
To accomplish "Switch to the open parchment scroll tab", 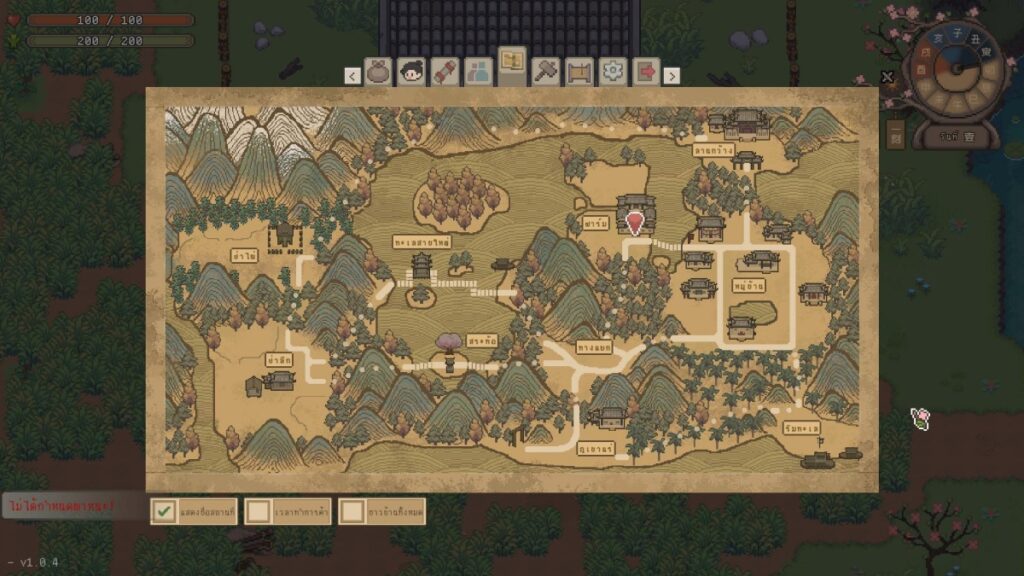I will pyautogui.click(x=579, y=72).
